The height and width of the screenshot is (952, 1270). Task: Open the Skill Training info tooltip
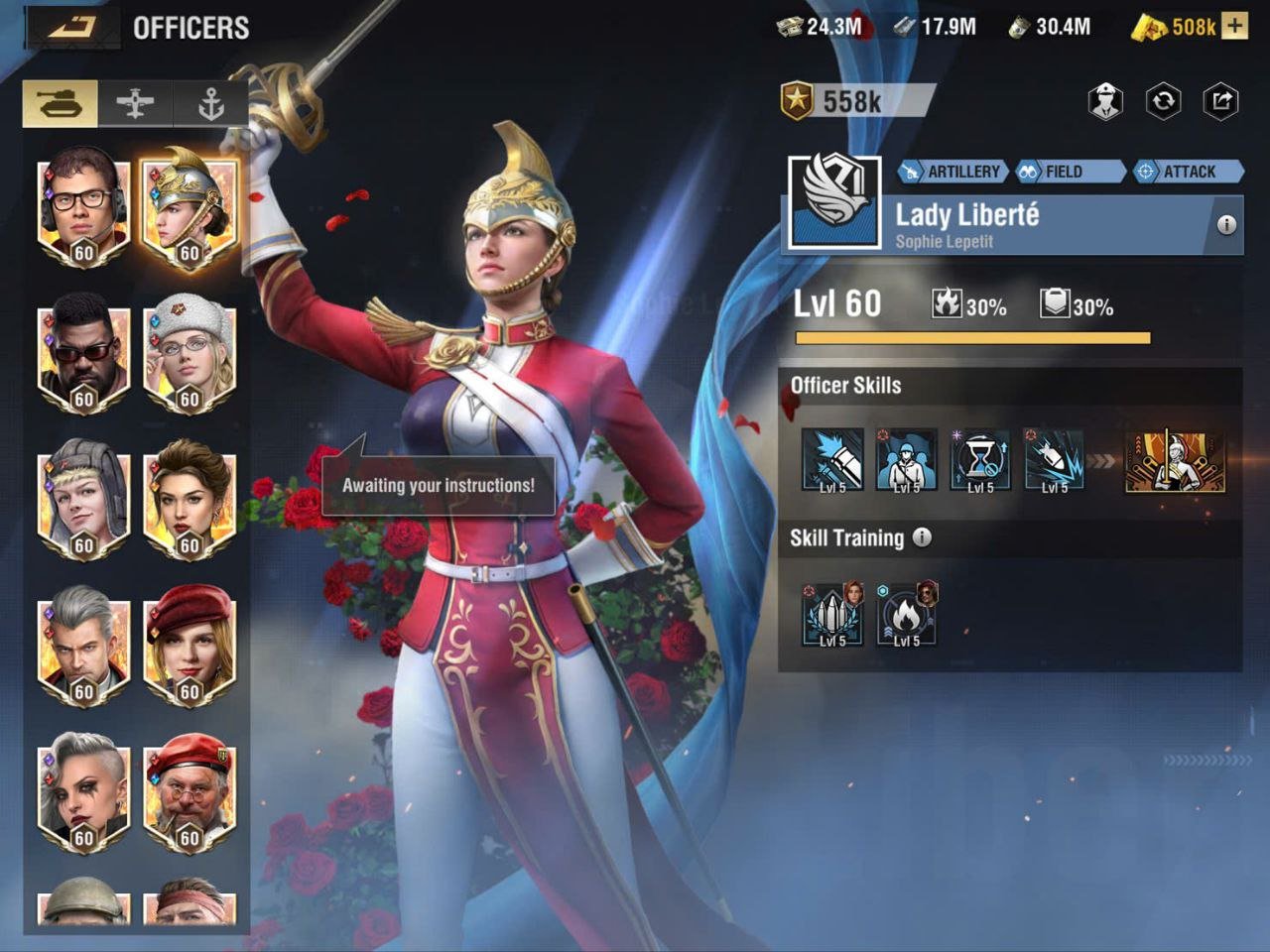click(x=923, y=537)
